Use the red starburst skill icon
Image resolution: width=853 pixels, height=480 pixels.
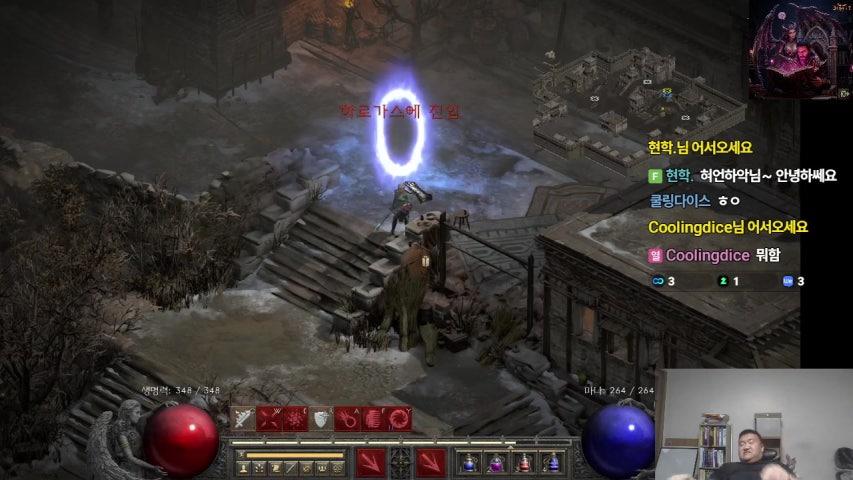click(295, 419)
